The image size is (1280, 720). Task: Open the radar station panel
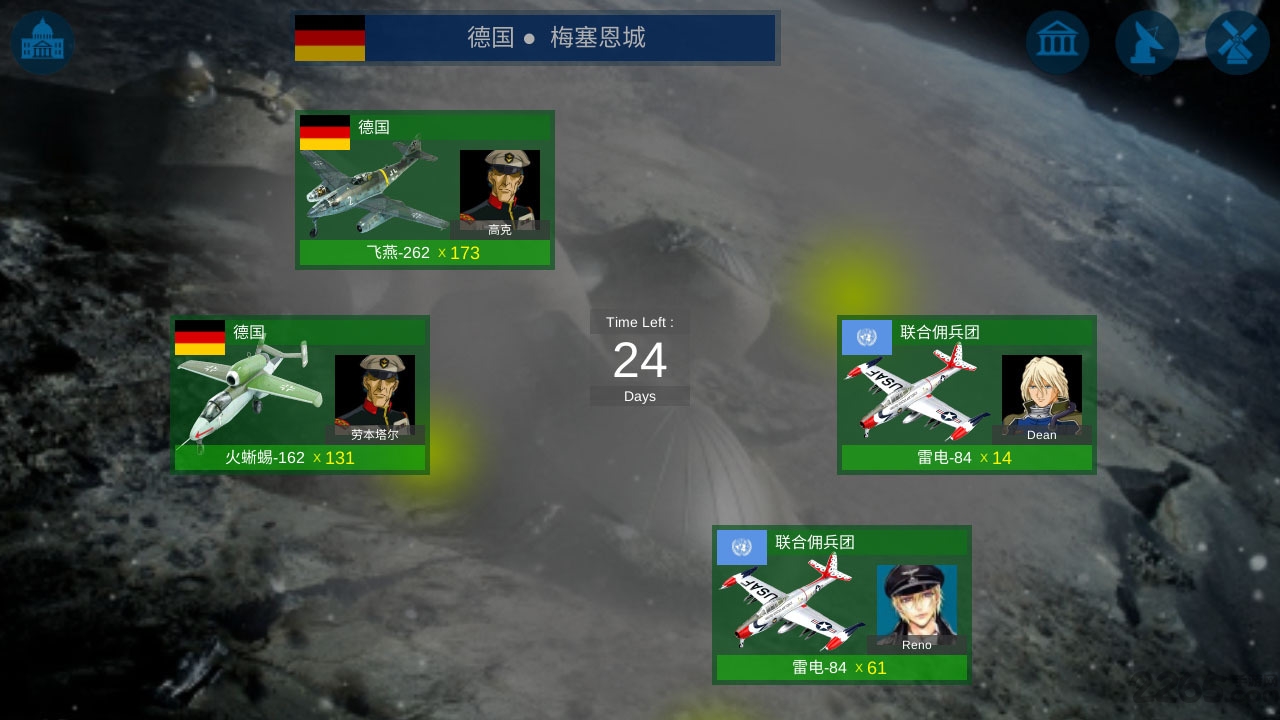tap(1147, 41)
